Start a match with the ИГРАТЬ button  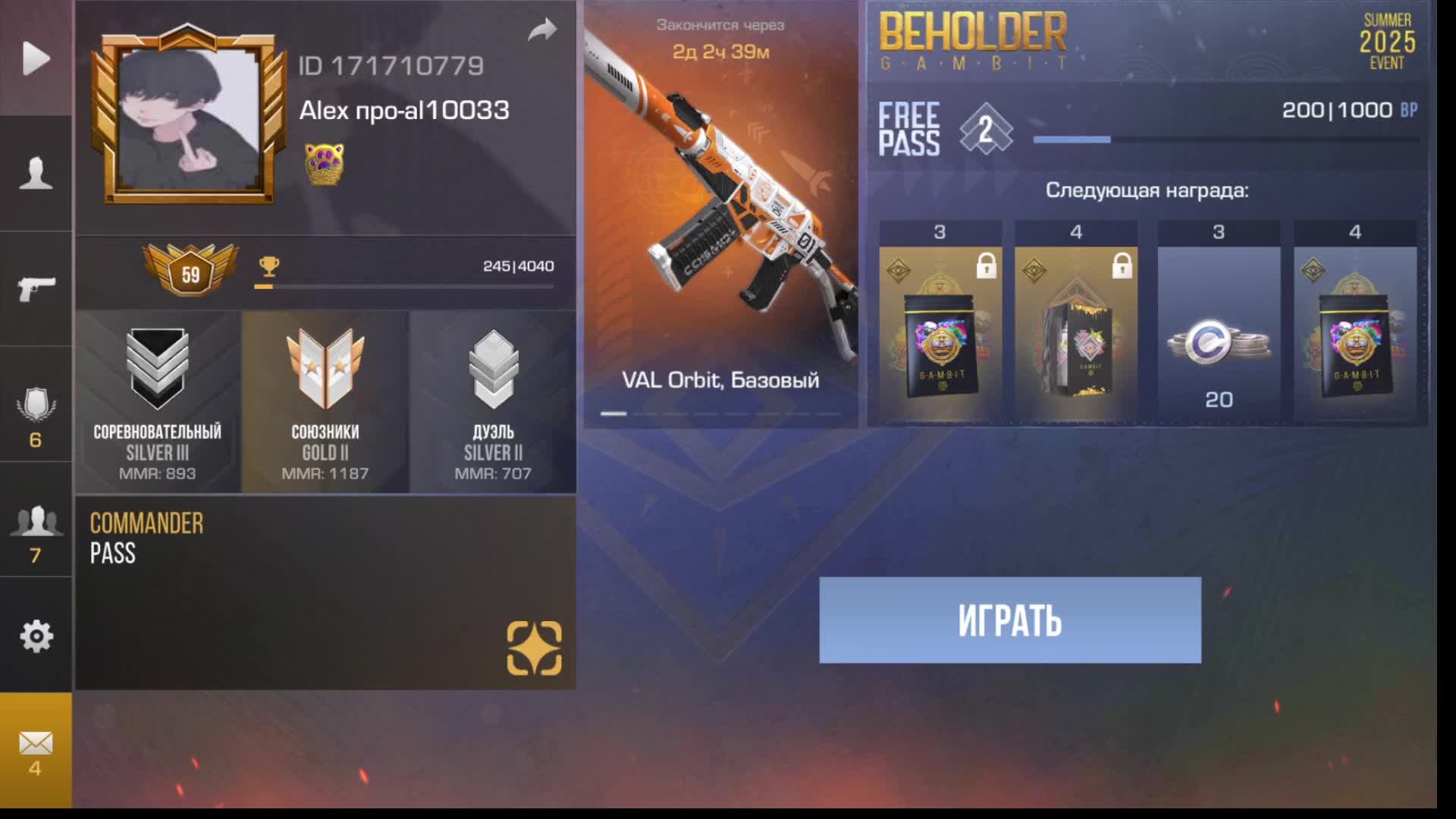tap(1009, 620)
